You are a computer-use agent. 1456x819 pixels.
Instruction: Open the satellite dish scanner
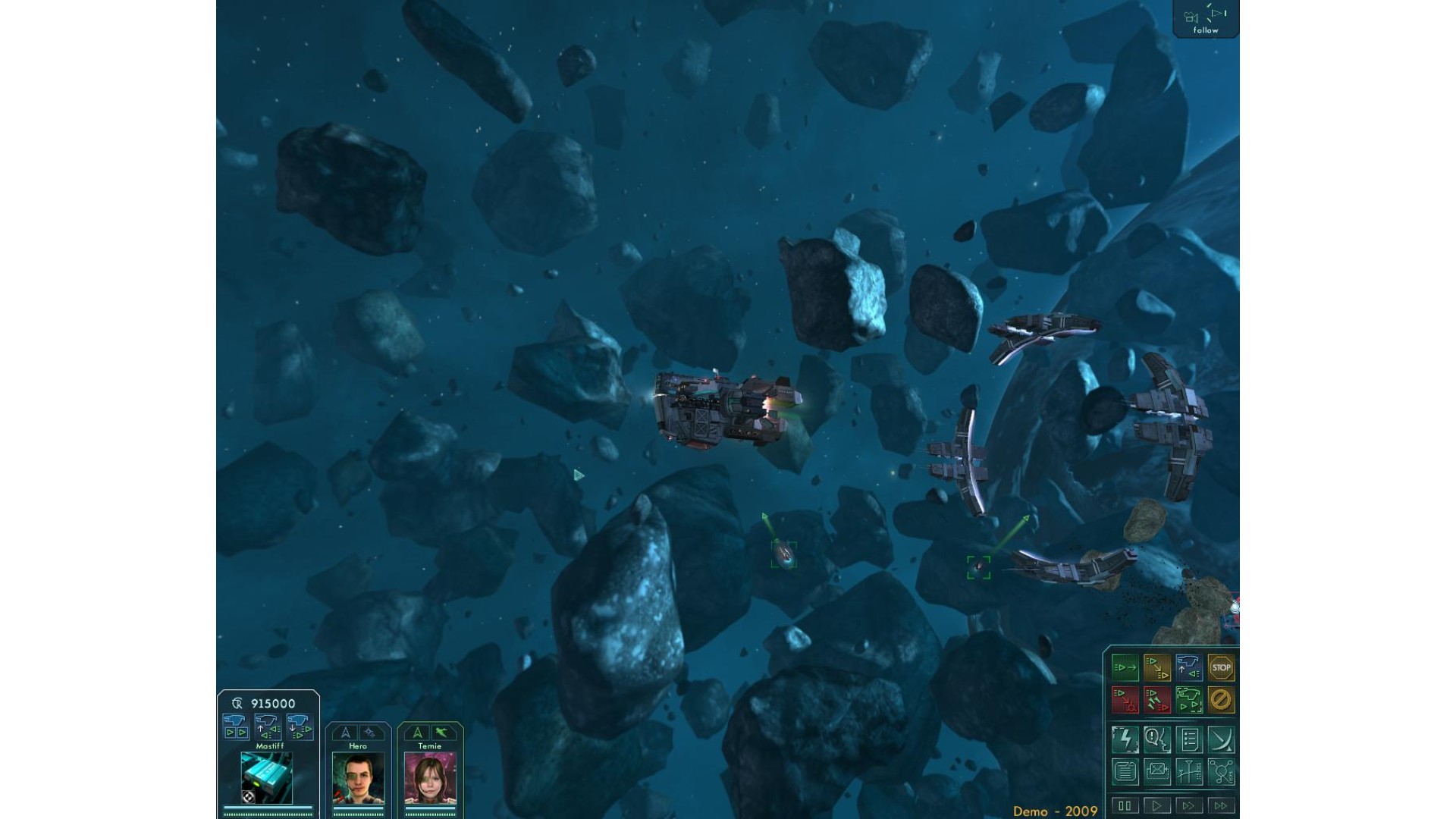(x=1221, y=739)
